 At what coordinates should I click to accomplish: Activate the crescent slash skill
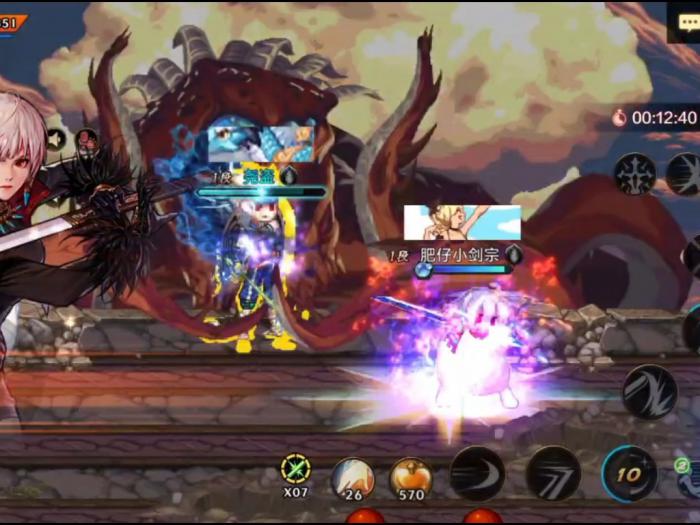pos(477,473)
